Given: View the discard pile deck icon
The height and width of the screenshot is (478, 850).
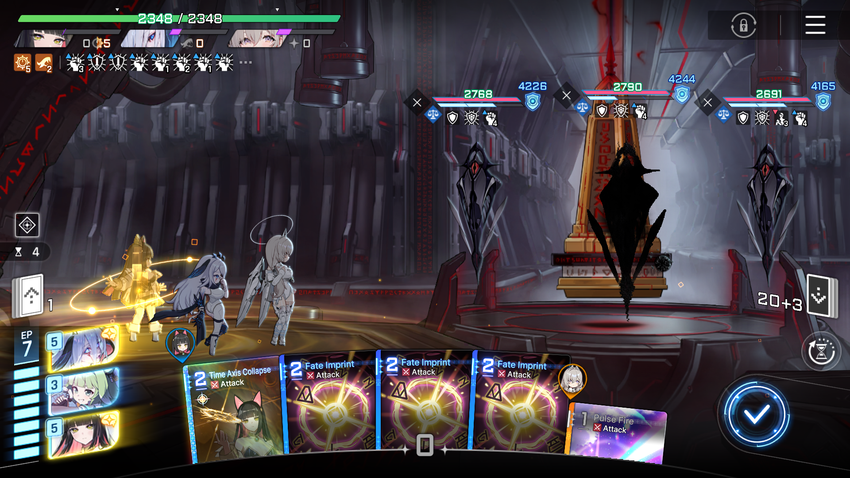Looking at the screenshot, I should click(27, 297).
